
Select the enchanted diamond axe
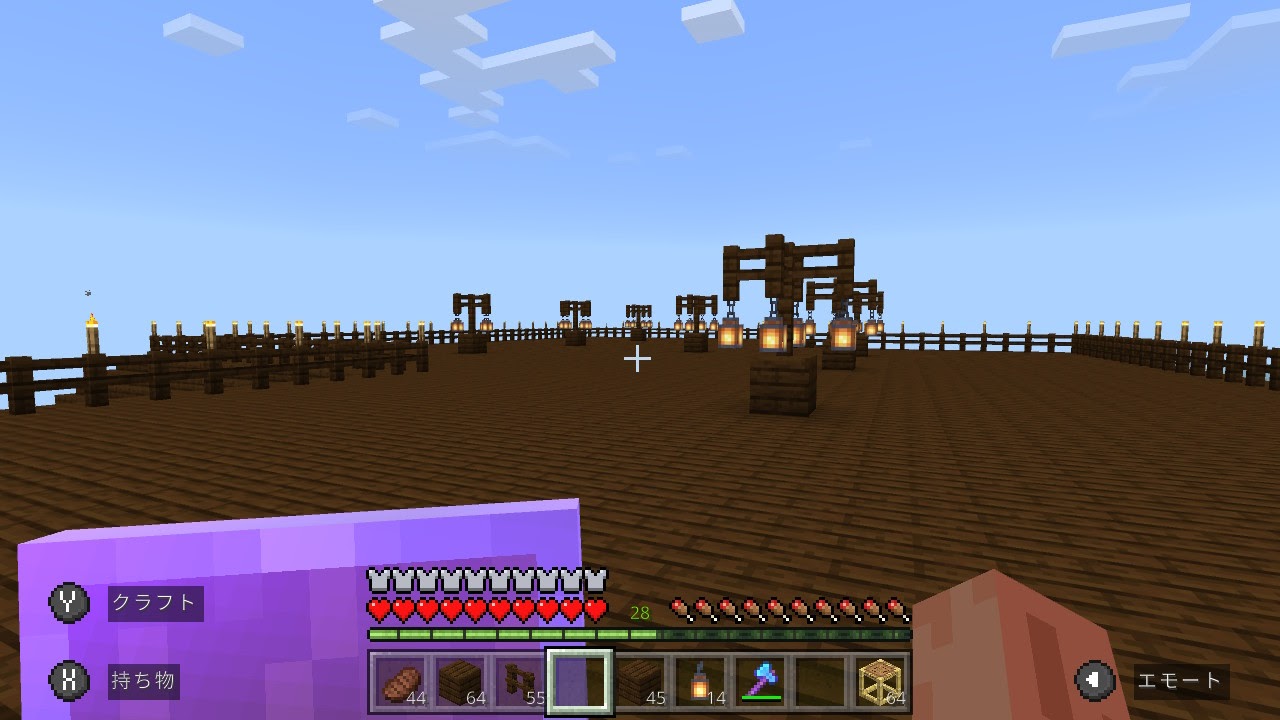pyautogui.click(x=760, y=680)
